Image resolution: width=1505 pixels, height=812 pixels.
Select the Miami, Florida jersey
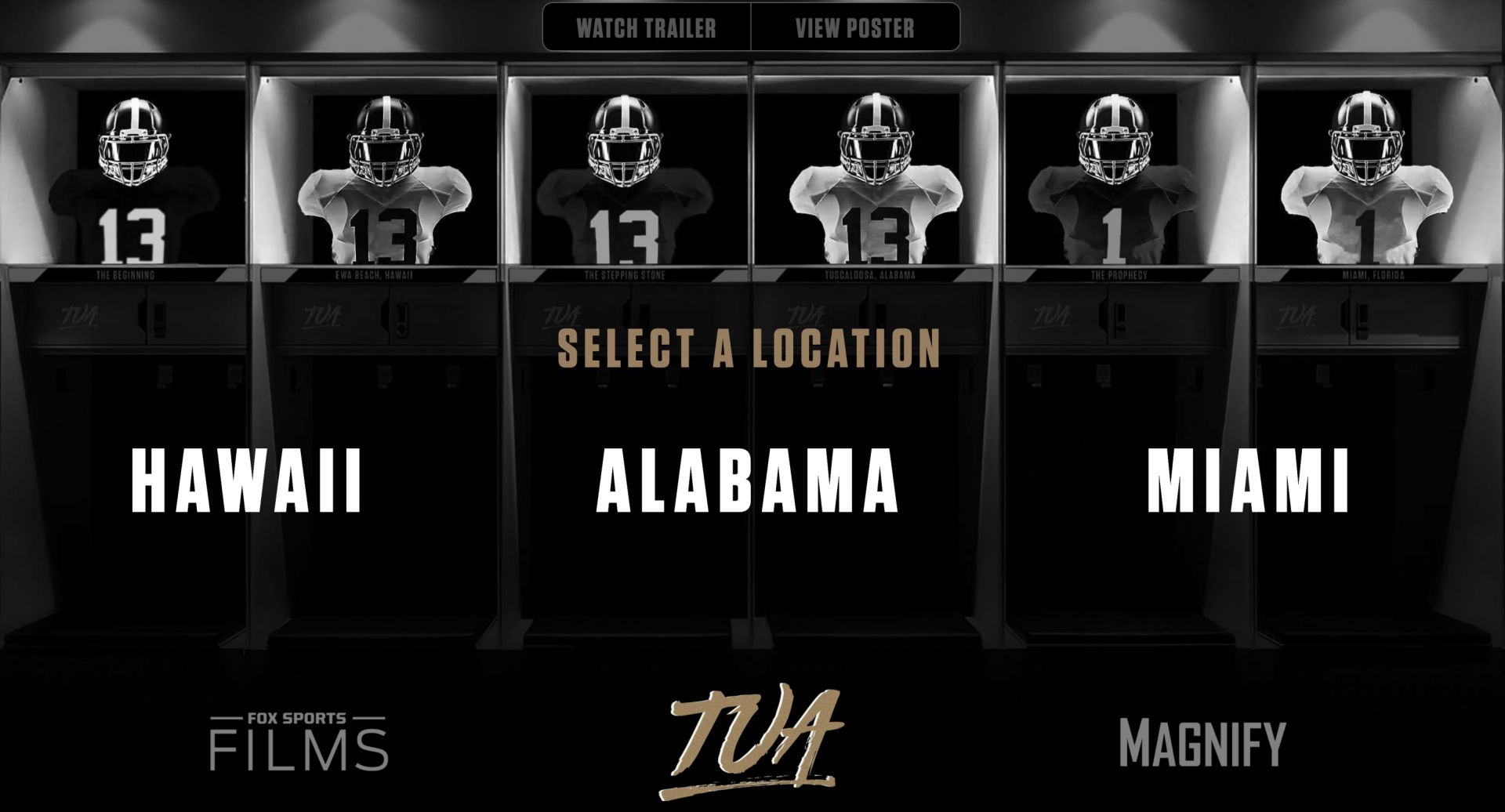1364,188
